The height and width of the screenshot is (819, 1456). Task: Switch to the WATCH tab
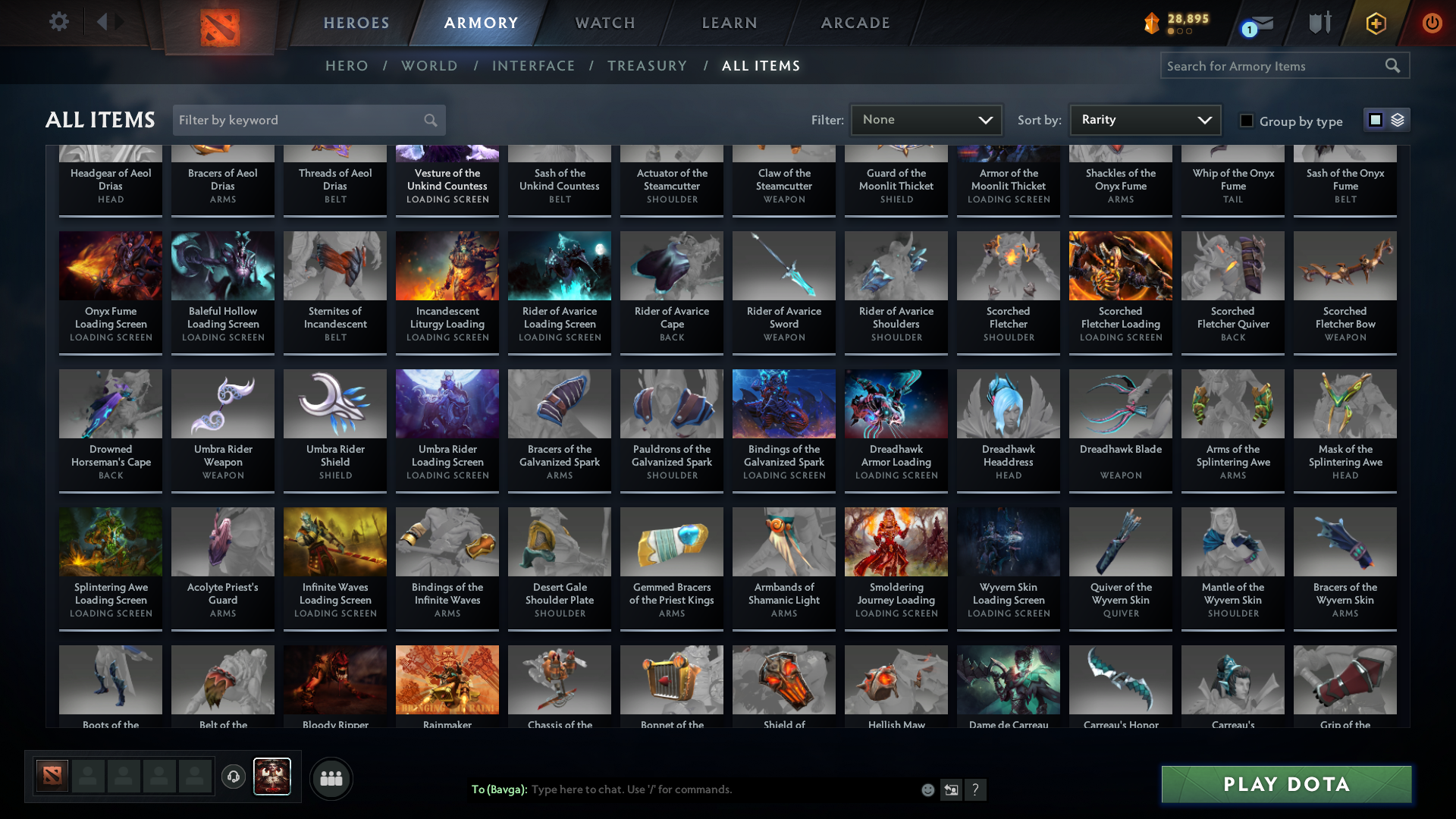tap(604, 23)
